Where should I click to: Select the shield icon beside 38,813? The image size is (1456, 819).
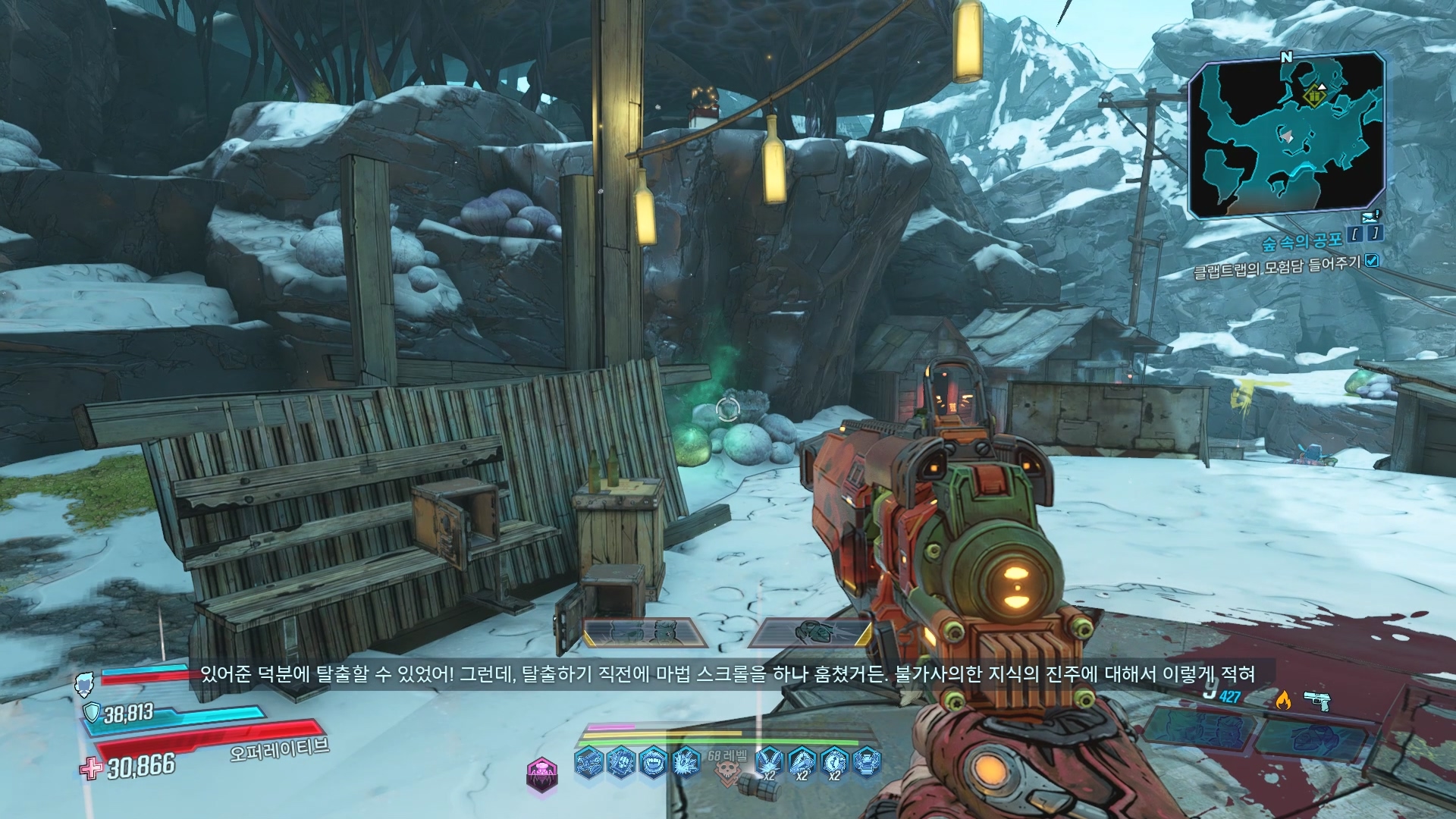(92, 713)
